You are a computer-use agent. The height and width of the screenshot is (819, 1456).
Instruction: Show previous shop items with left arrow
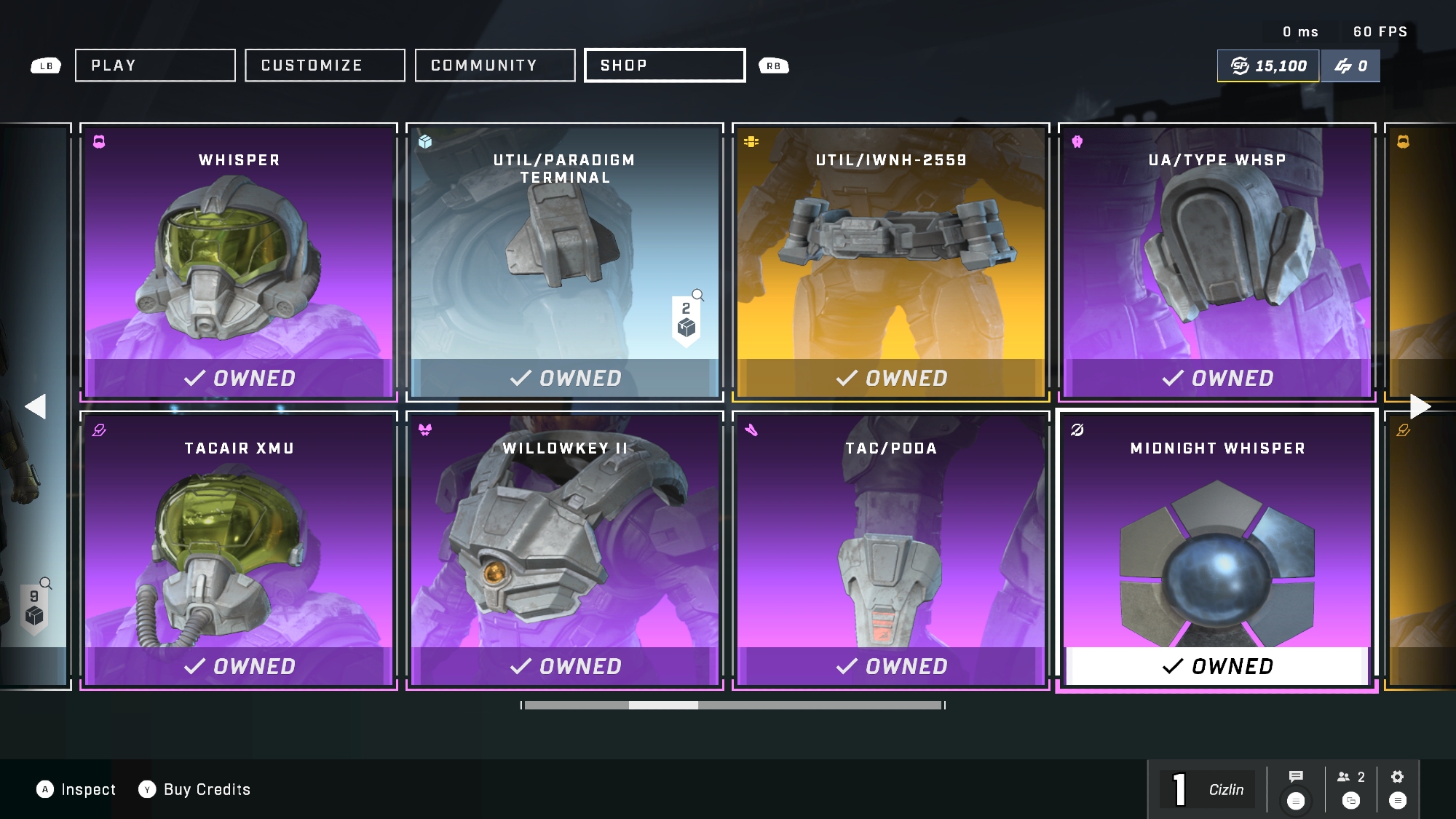35,406
